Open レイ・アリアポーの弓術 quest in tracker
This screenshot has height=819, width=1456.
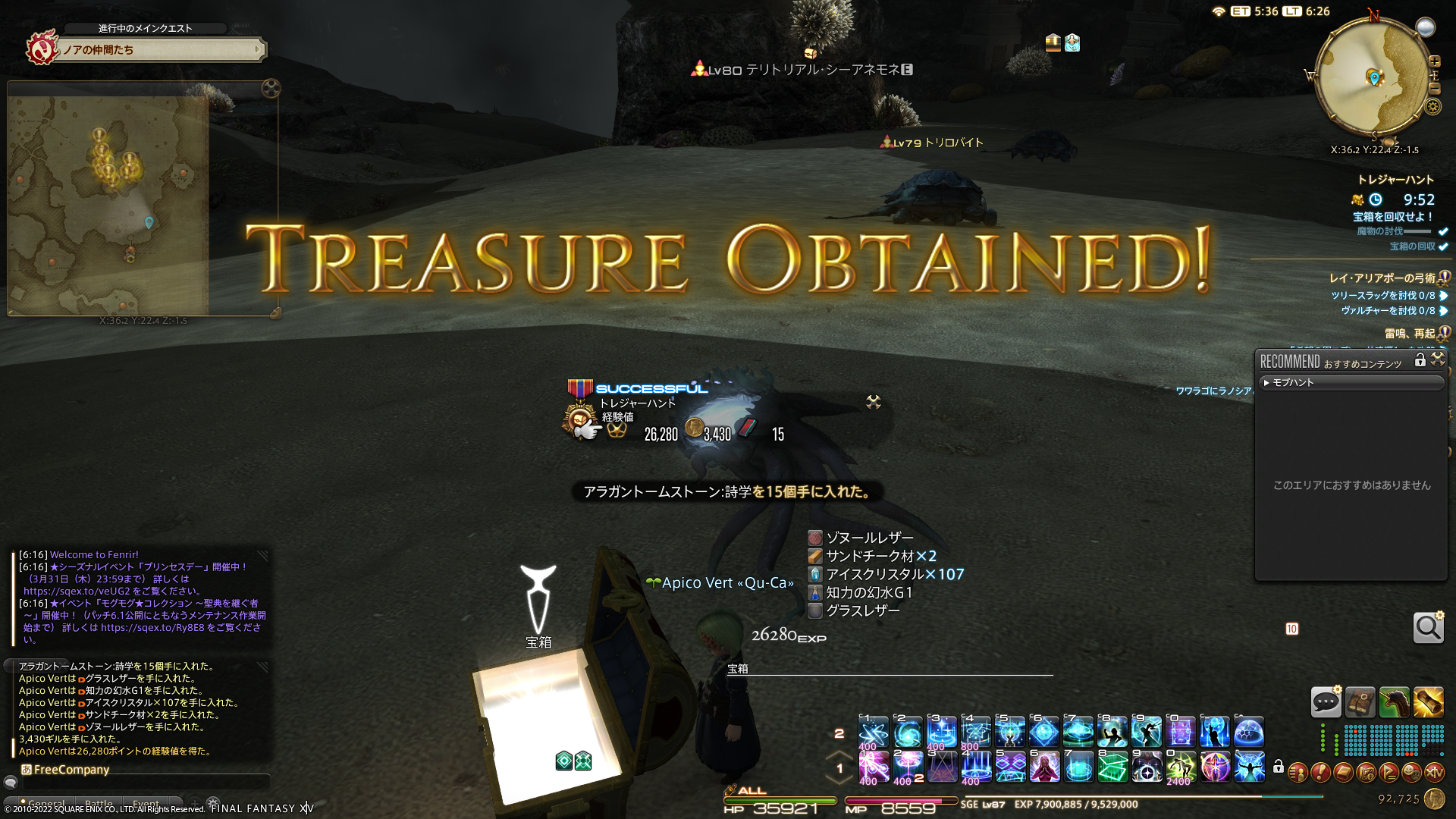(1382, 278)
